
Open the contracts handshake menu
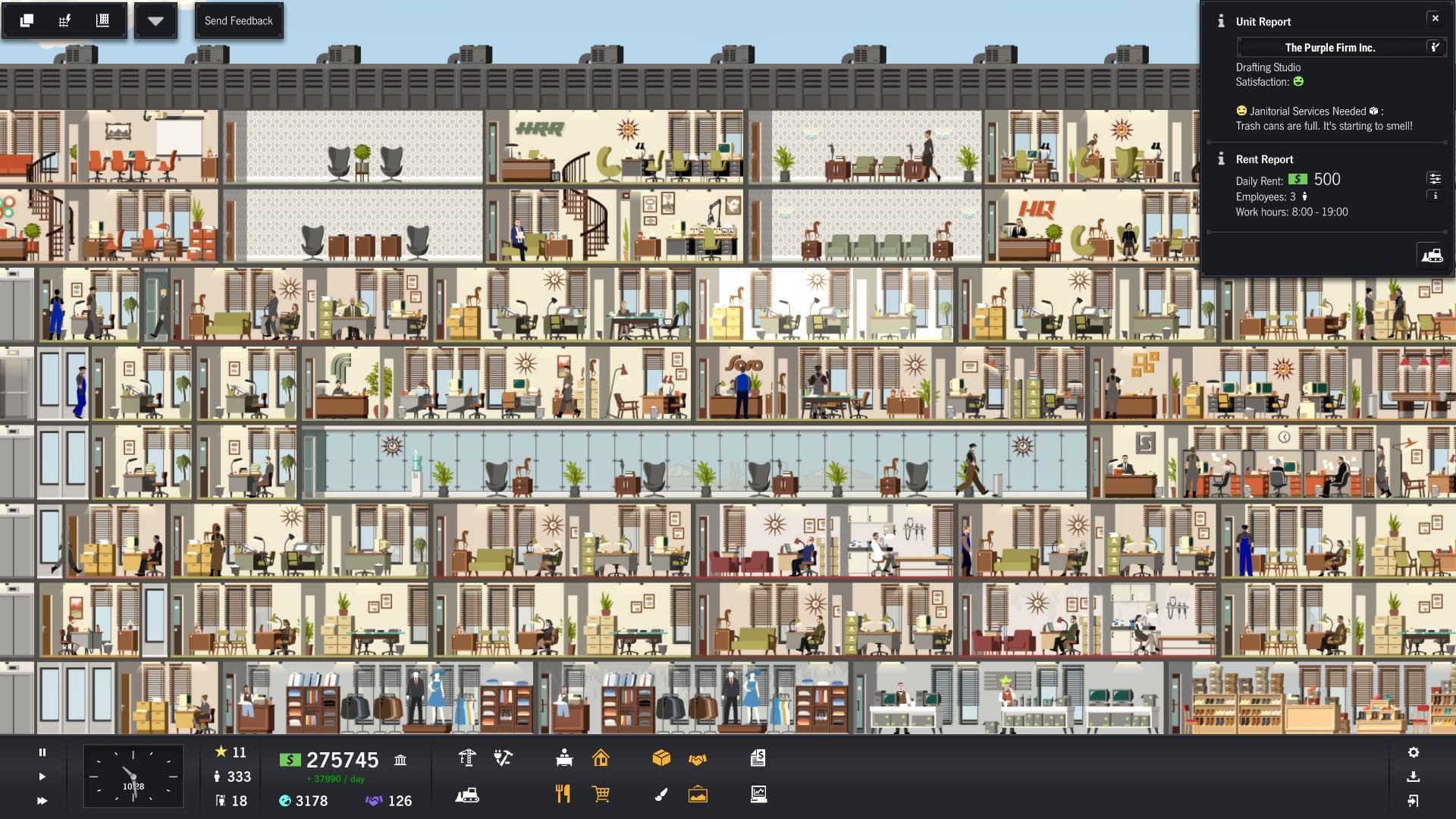click(698, 758)
